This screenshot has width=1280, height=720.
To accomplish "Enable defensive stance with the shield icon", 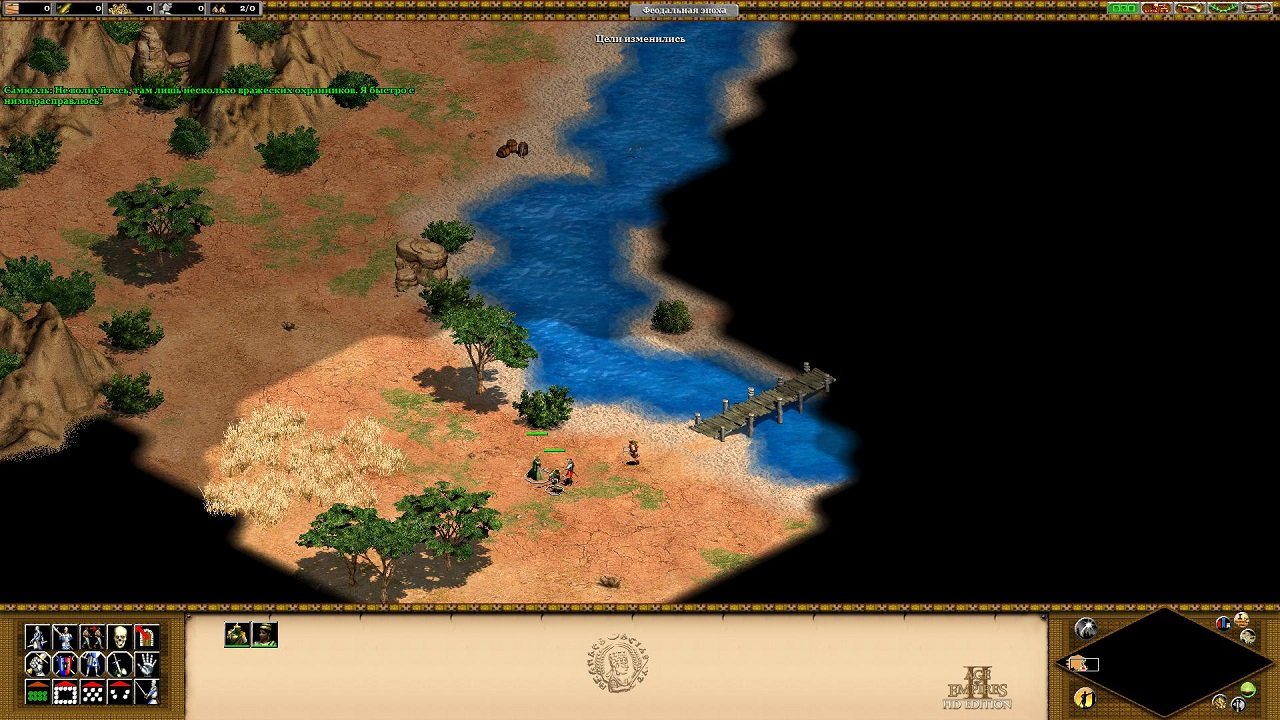I will click(x=65, y=666).
